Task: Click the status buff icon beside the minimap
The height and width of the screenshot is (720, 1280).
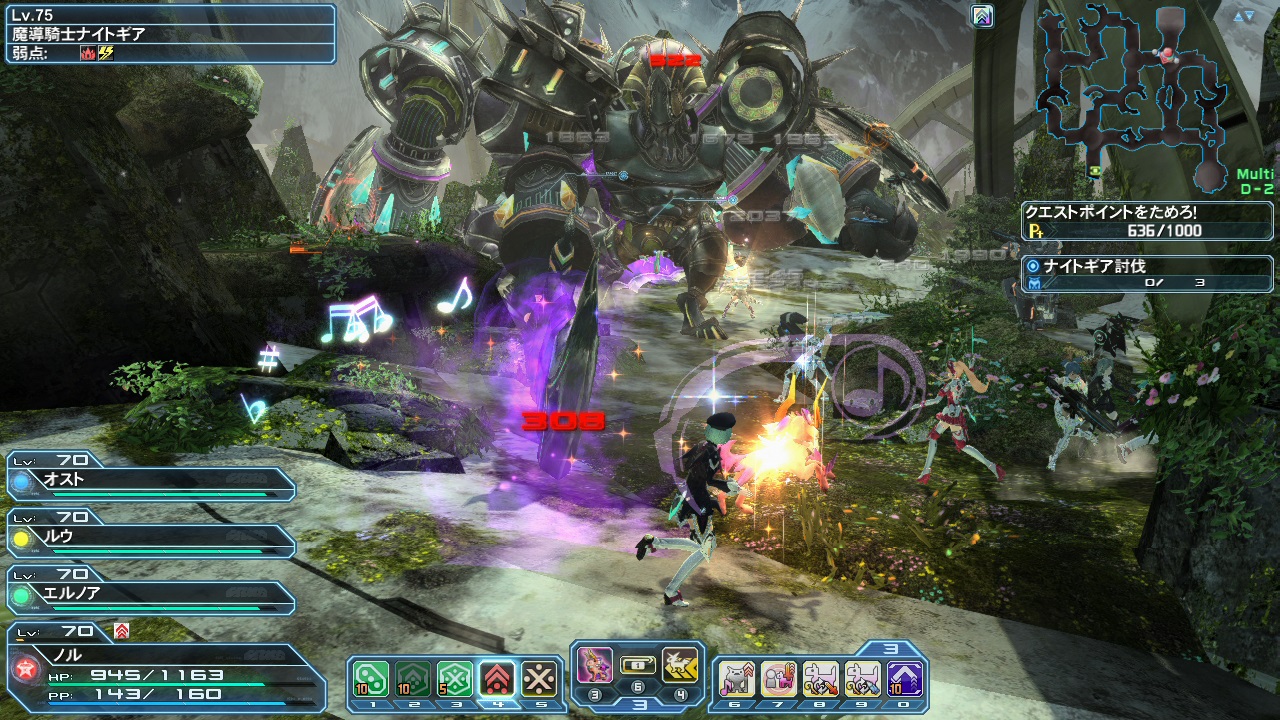Action: click(x=982, y=16)
